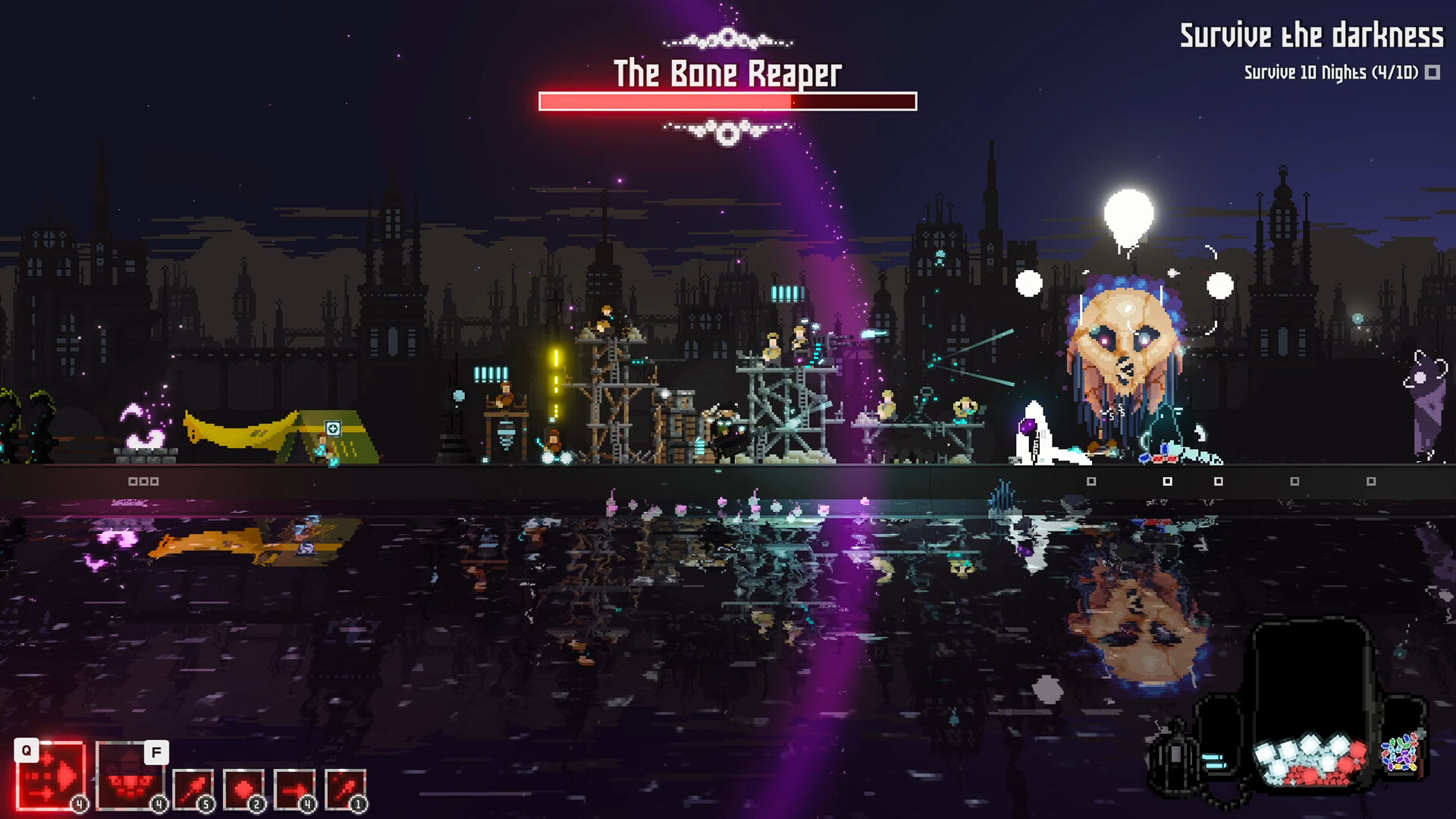The width and height of the screenshot is (1456, 819).
Task: Click the pouch of multicolored gems
Action: tap(1400, 752)
